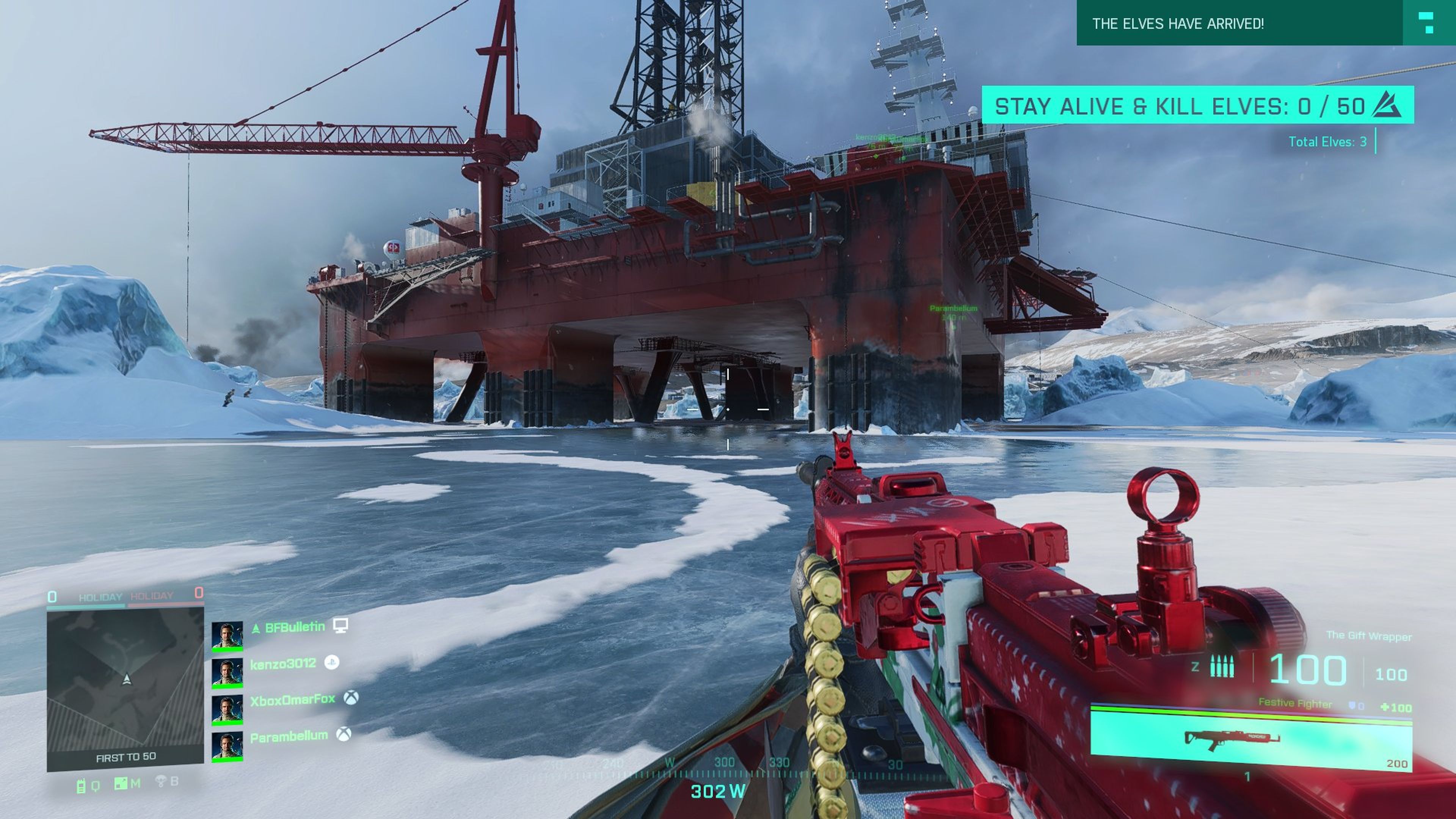
Task: Click the map icon below the minimap
Action: [121, 783]
